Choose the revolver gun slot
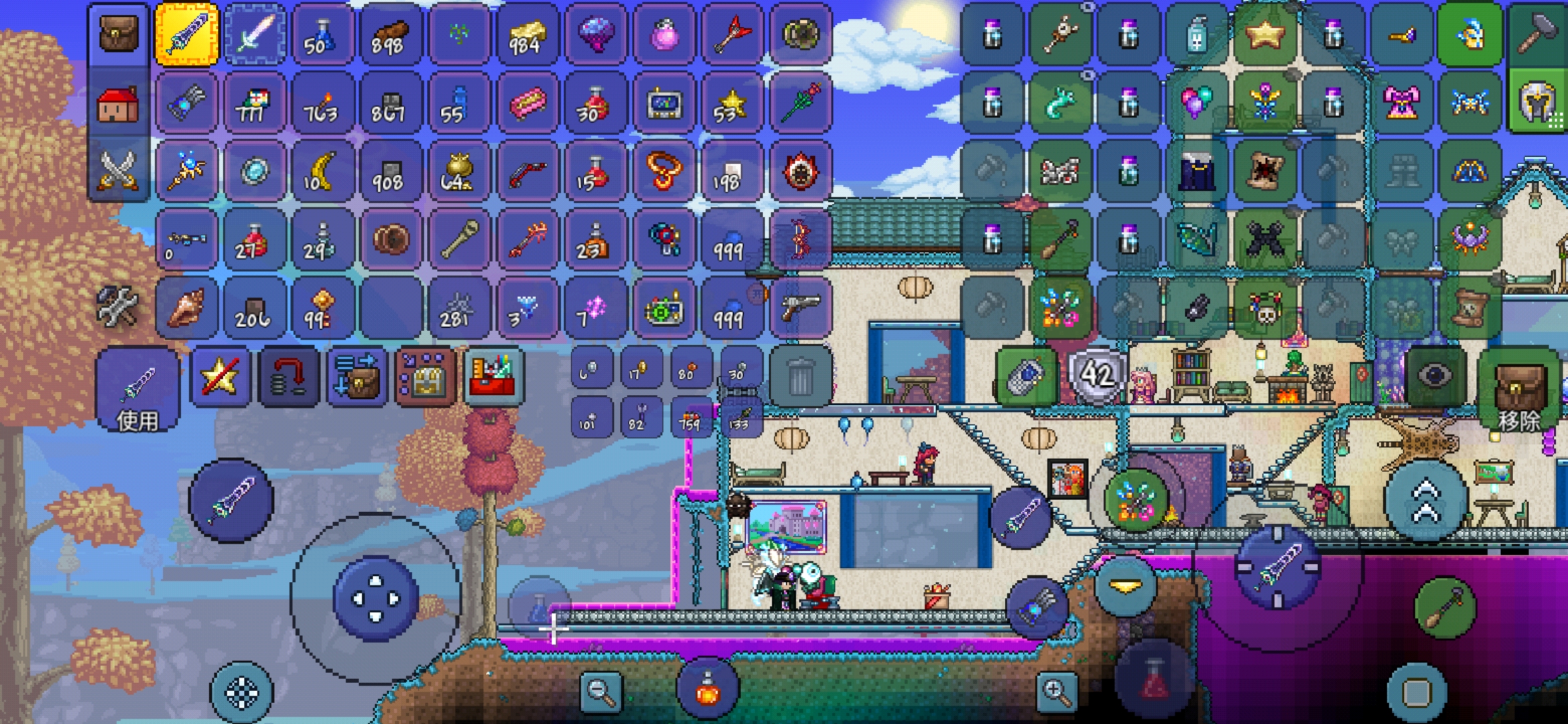This screenshot has width=1568, height=724. (x=801, y=308)
